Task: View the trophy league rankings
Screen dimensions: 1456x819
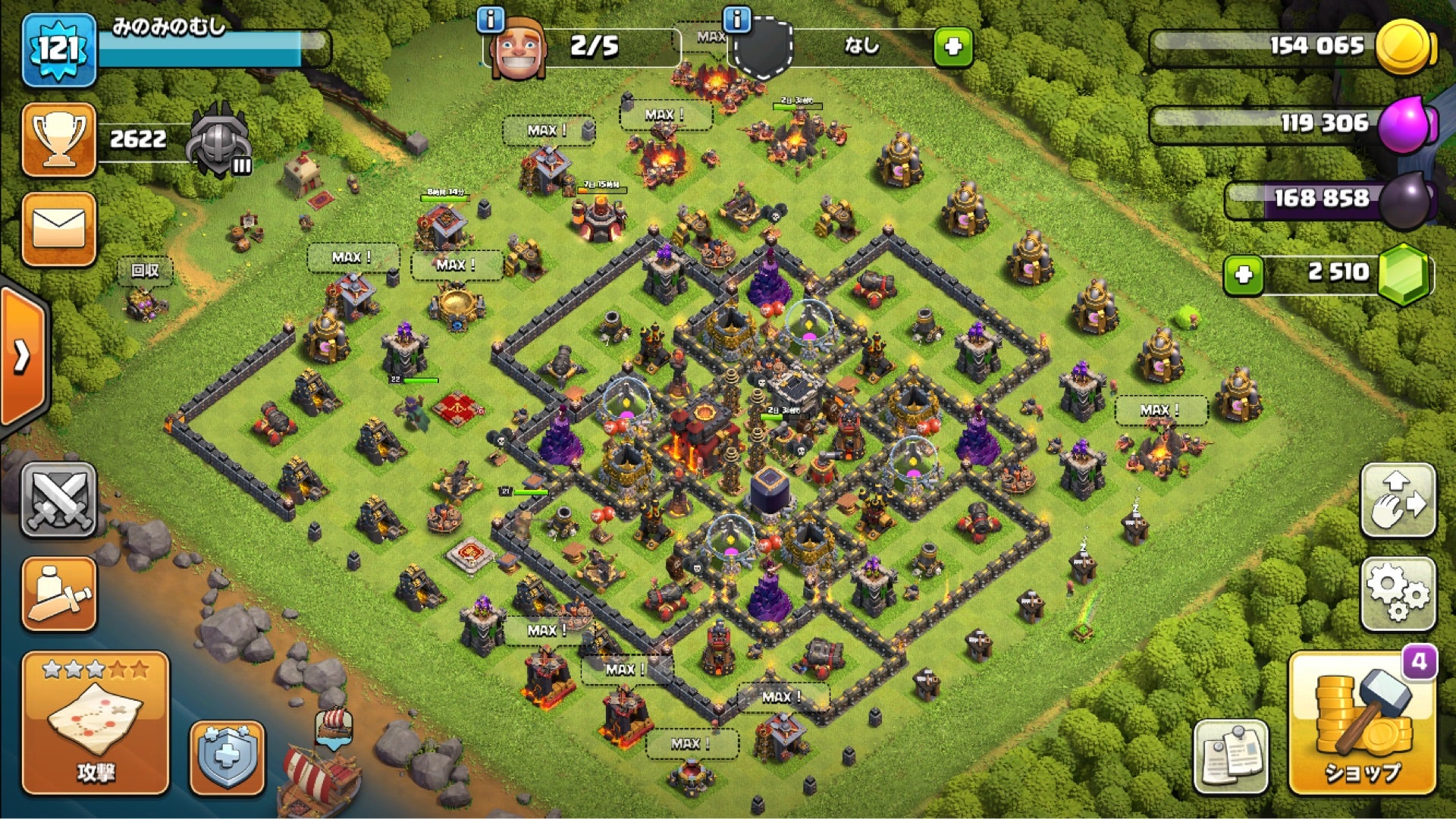Action: point(59,140)
